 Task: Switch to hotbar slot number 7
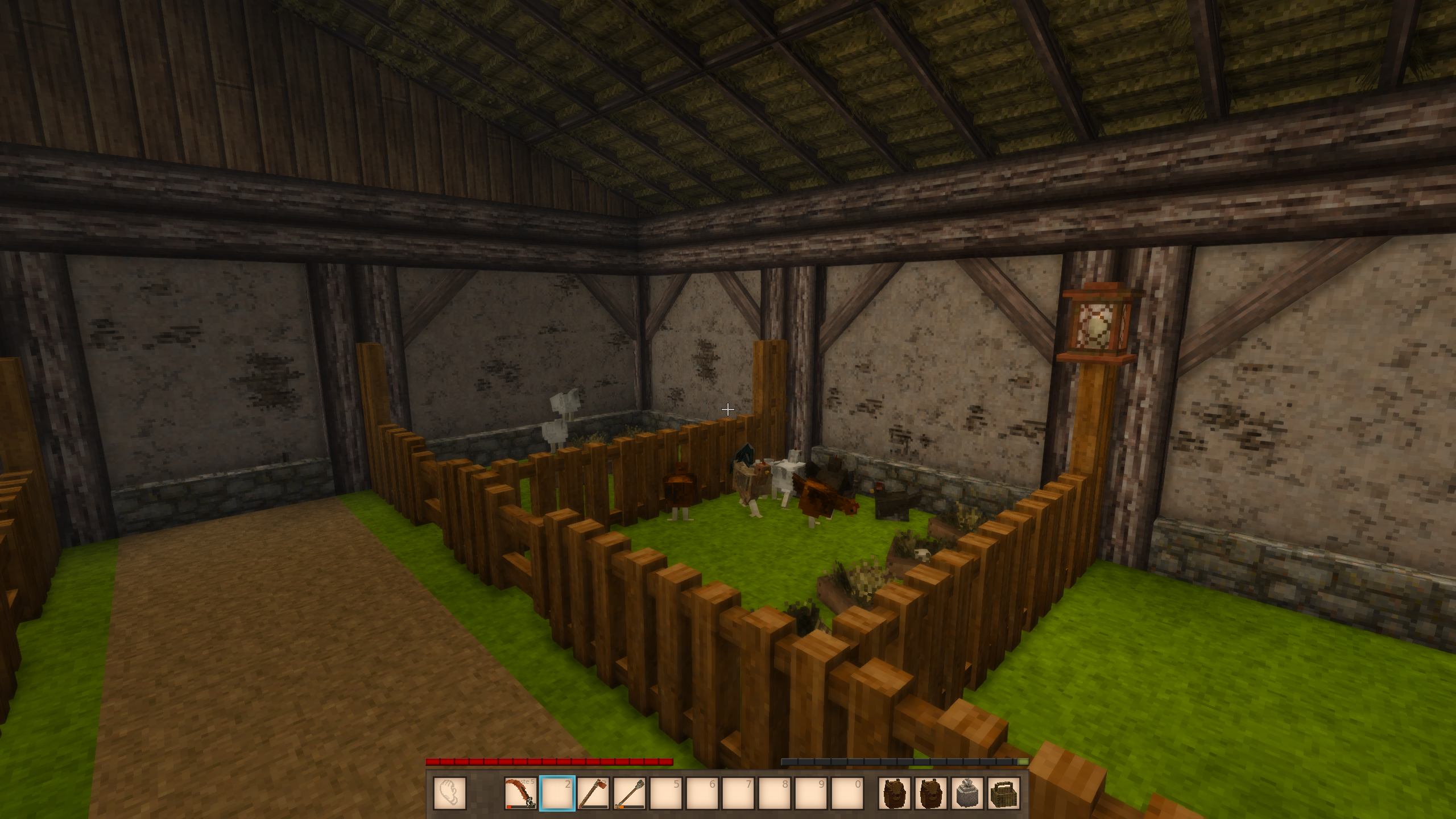[x=739, y=793]
